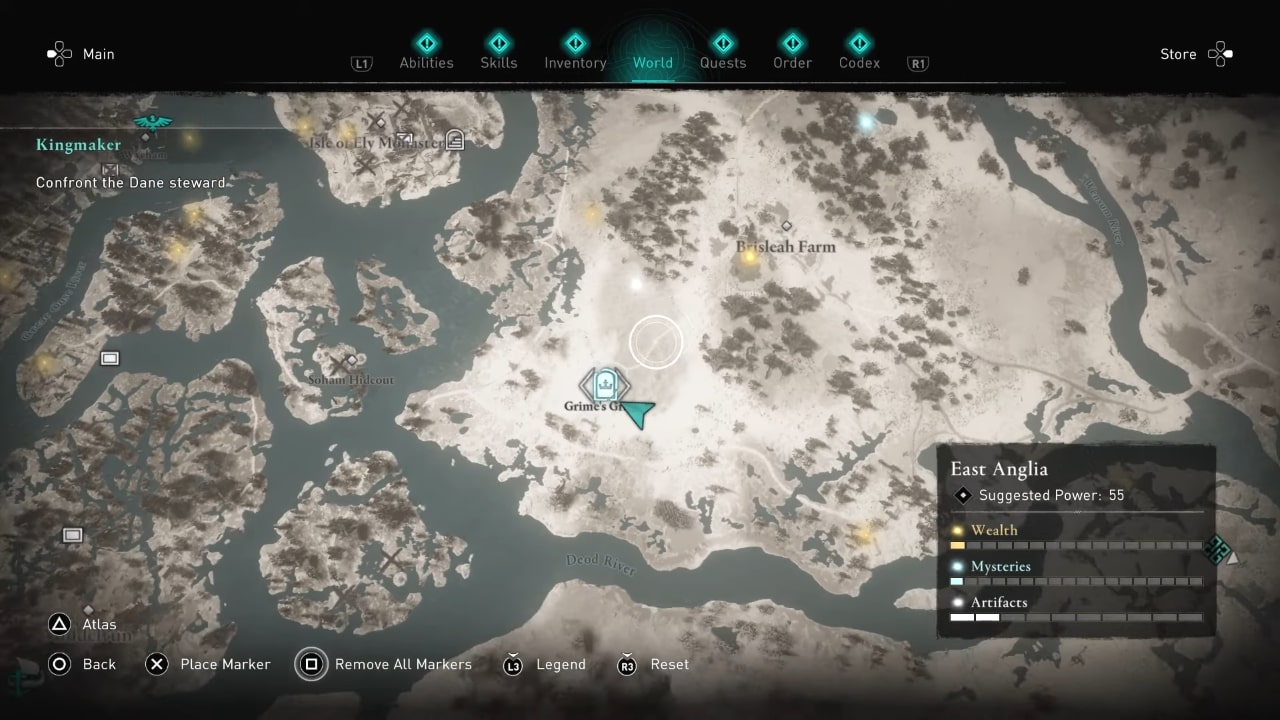Viewport: 1280px width, 720px height.
Task: Click the player position arrow
Action: [637, 413]
